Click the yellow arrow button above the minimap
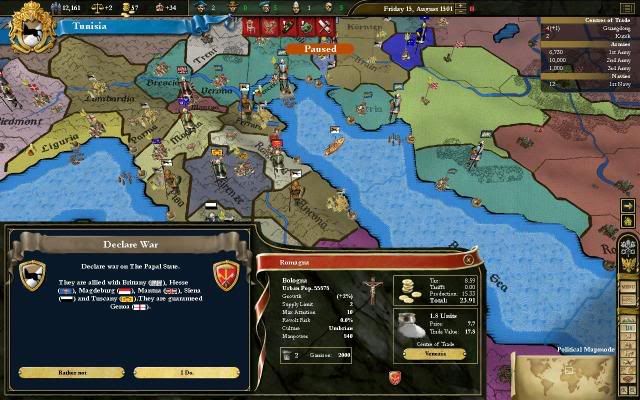 [628, 207]
